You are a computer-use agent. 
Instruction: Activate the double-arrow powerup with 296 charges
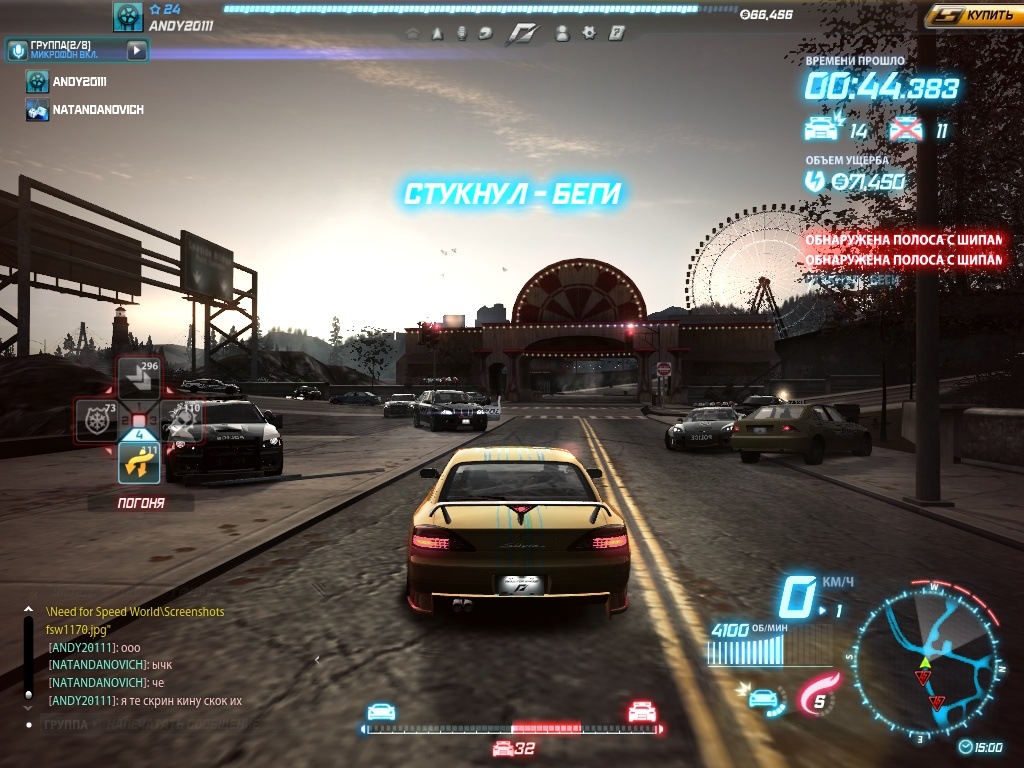point(139,378)
